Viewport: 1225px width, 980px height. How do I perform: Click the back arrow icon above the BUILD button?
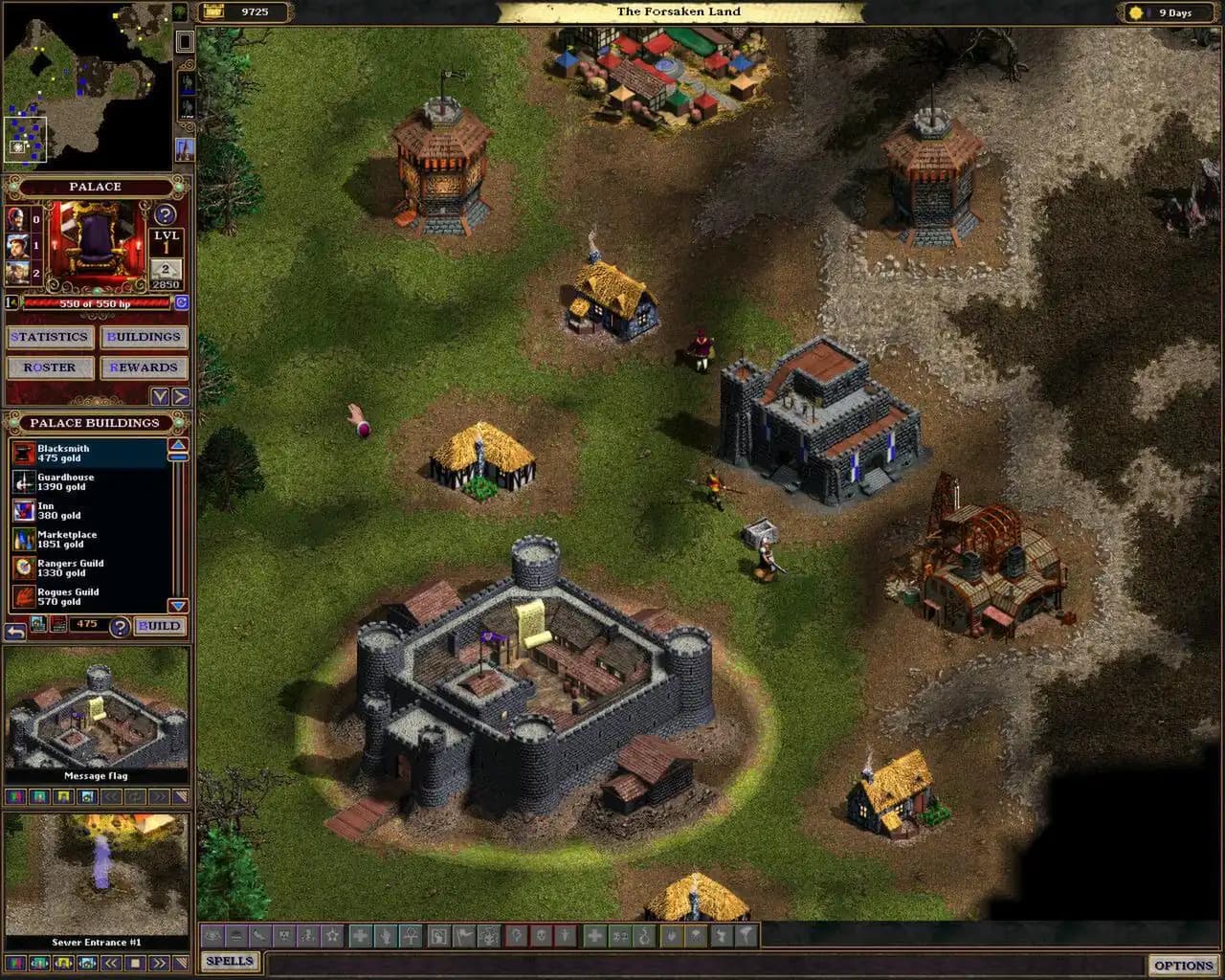coord(16,628)
